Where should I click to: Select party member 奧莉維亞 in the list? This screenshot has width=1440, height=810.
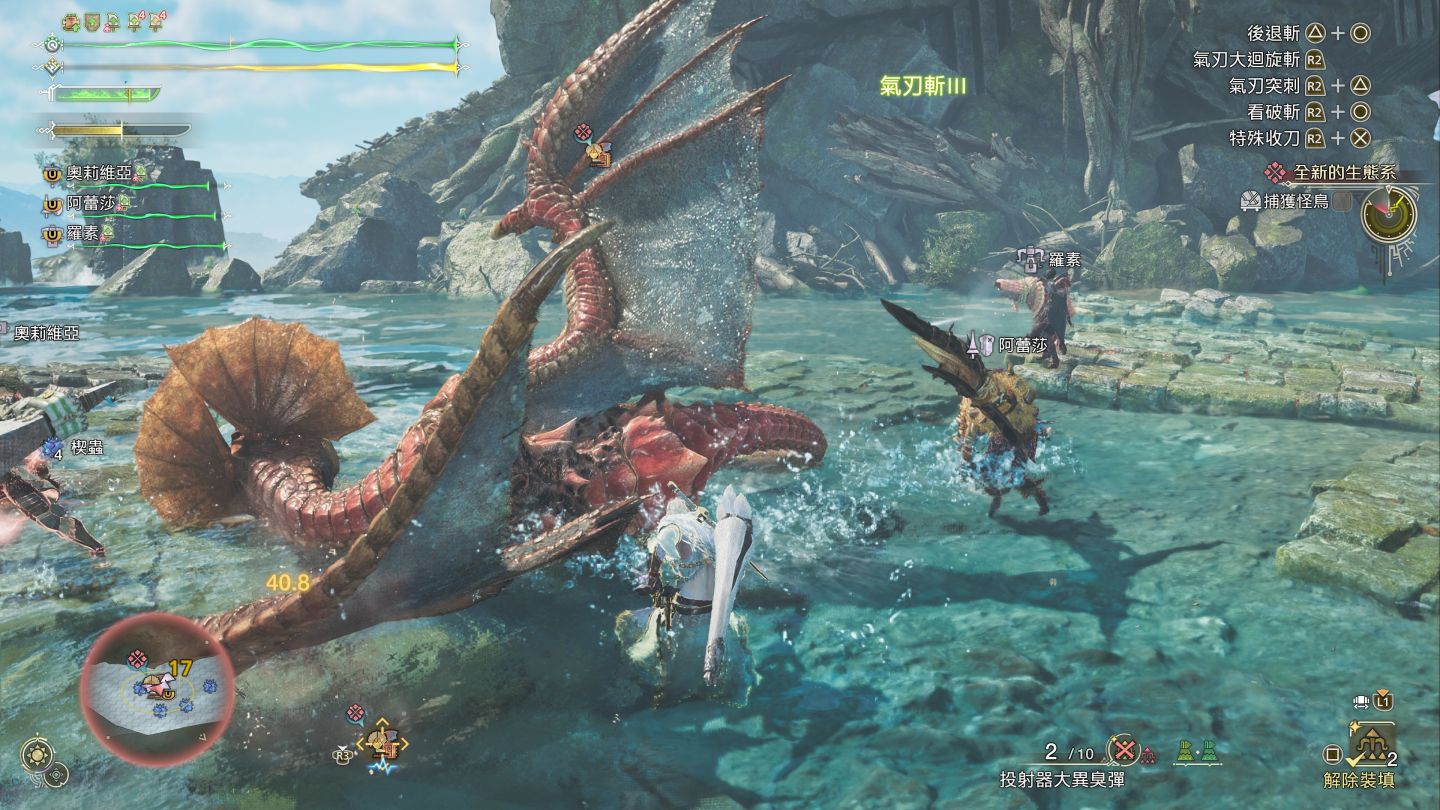pyautogui.click(x=99, y=173)
